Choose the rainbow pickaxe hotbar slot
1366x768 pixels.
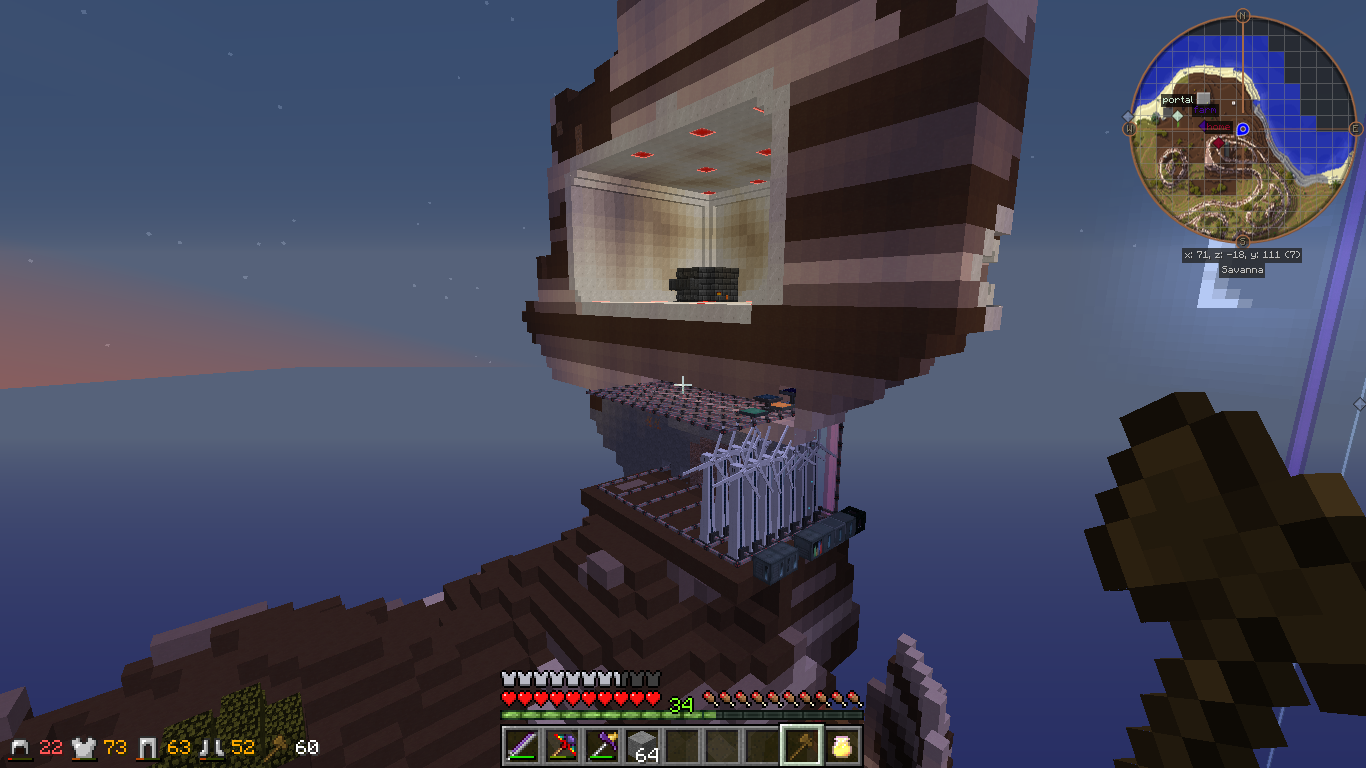point(560,745)
